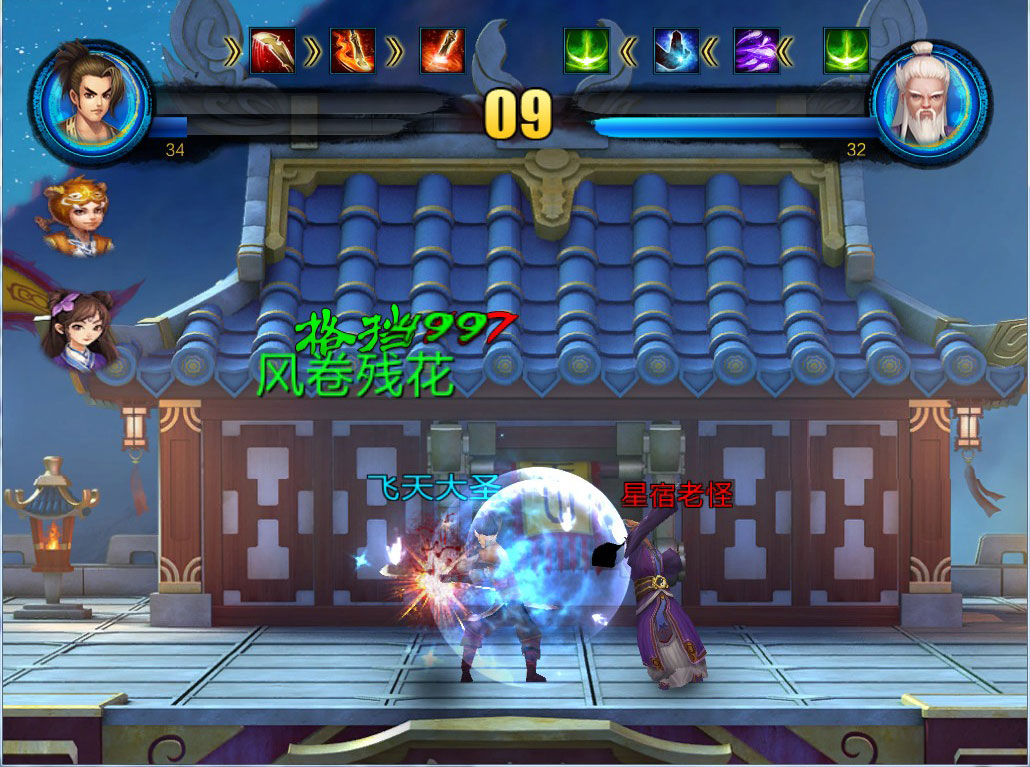
Task: Select the purple feather shards skill icon
Action: [x=756, y=51]
